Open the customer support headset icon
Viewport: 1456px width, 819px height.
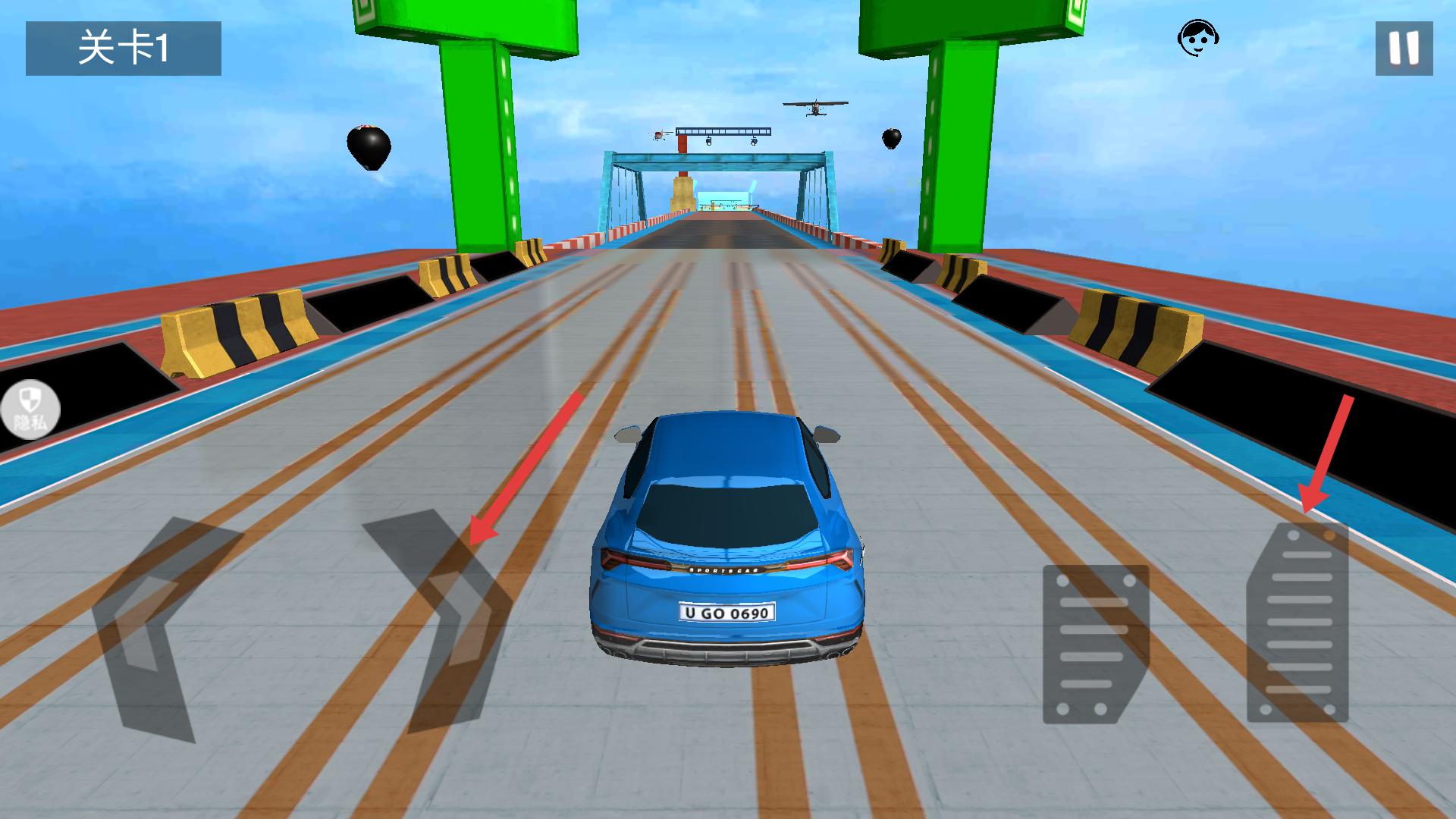click(1197, 38)
